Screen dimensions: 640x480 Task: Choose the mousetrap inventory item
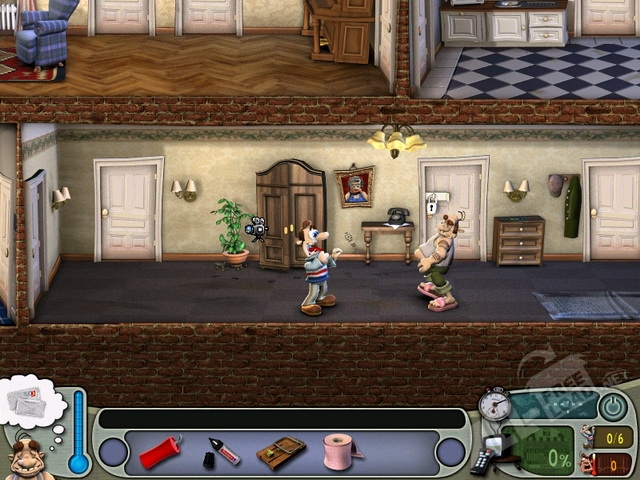click(x=281, y=452)
